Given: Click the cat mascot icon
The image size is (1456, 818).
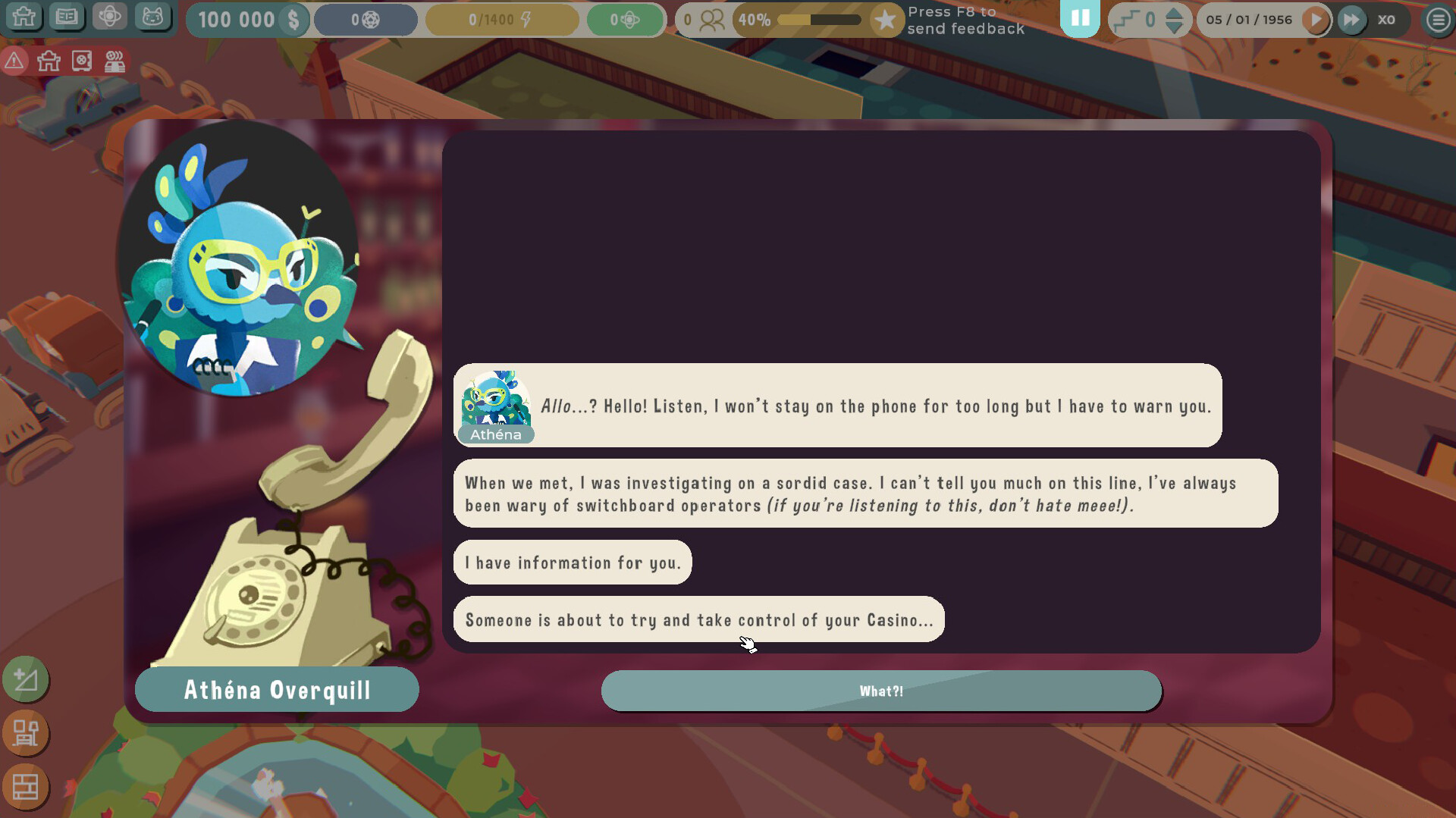Looking at the screenshot, I should tap(154, 17).
